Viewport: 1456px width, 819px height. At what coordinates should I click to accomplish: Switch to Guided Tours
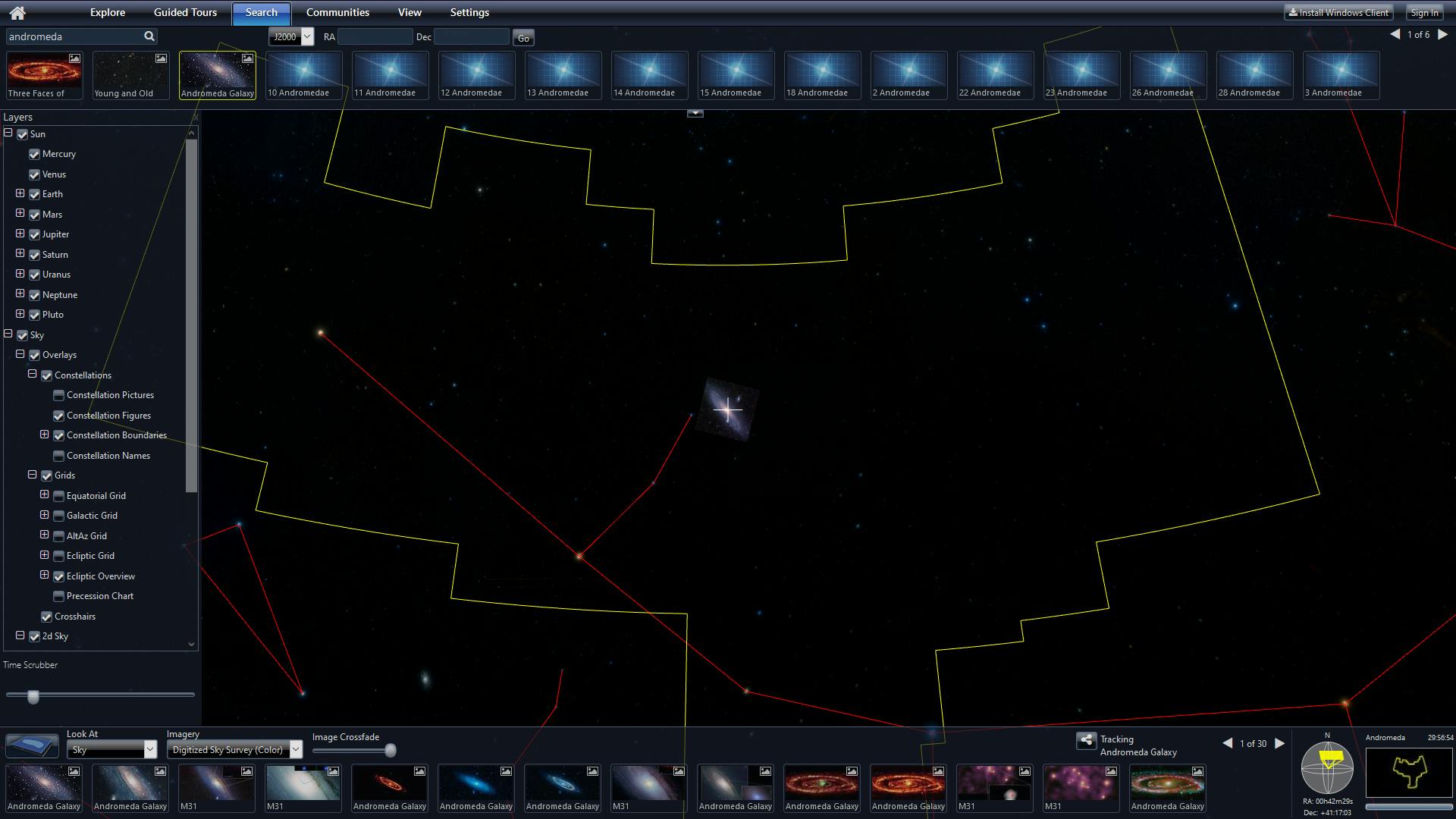tap(185, 13)
